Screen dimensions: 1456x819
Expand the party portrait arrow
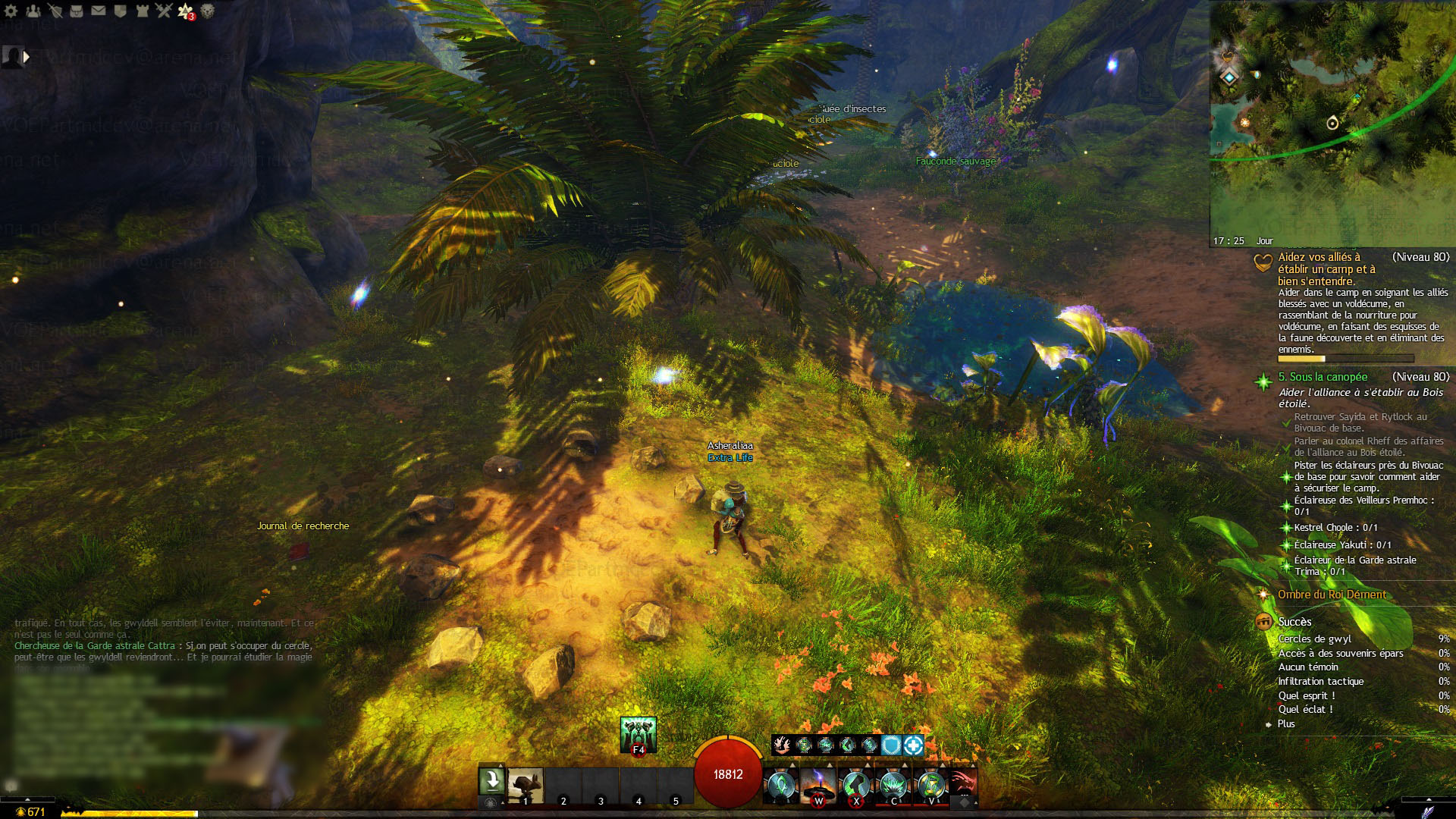coord(27,56)
